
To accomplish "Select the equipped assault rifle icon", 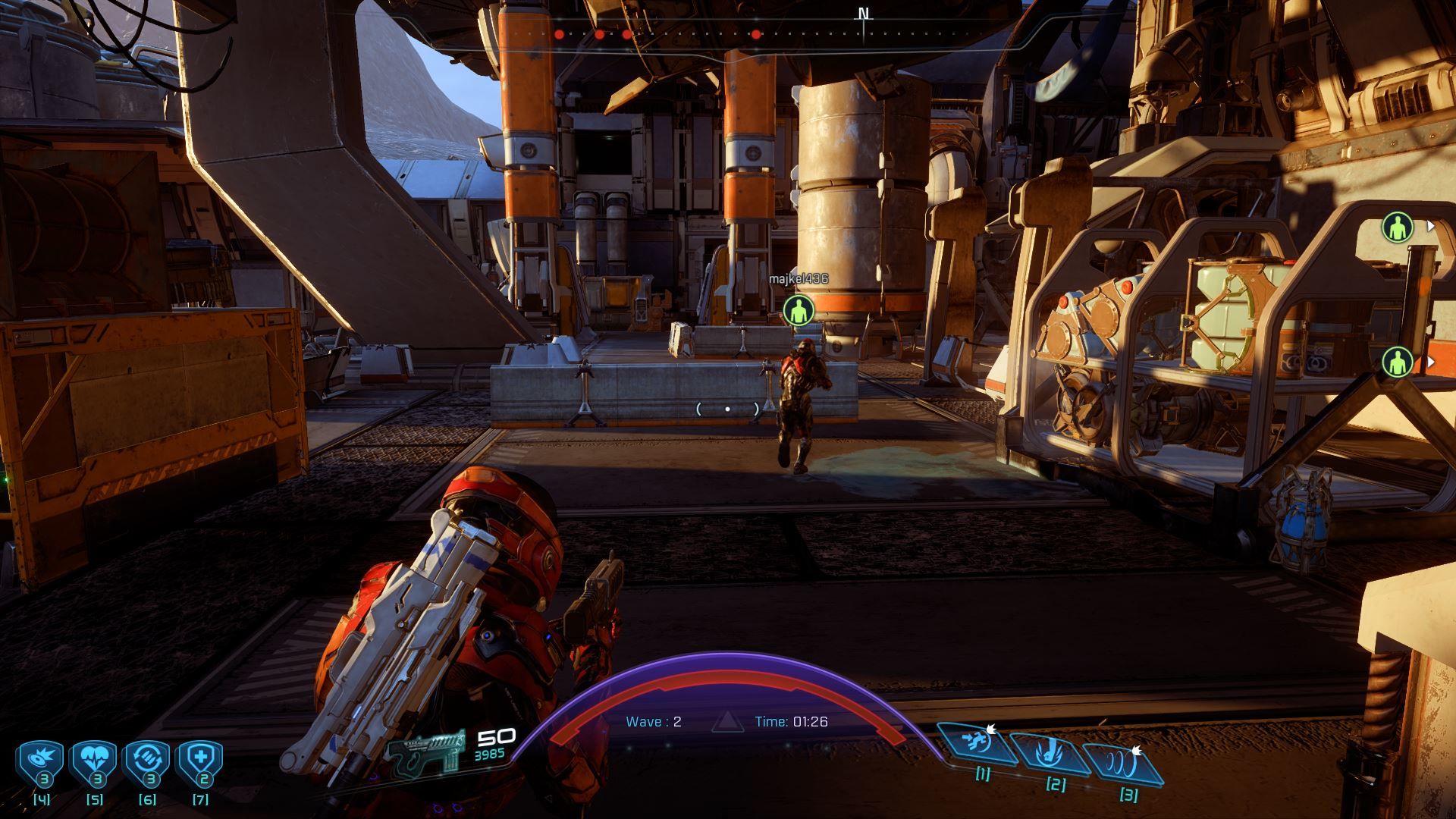I will [426, 750].
